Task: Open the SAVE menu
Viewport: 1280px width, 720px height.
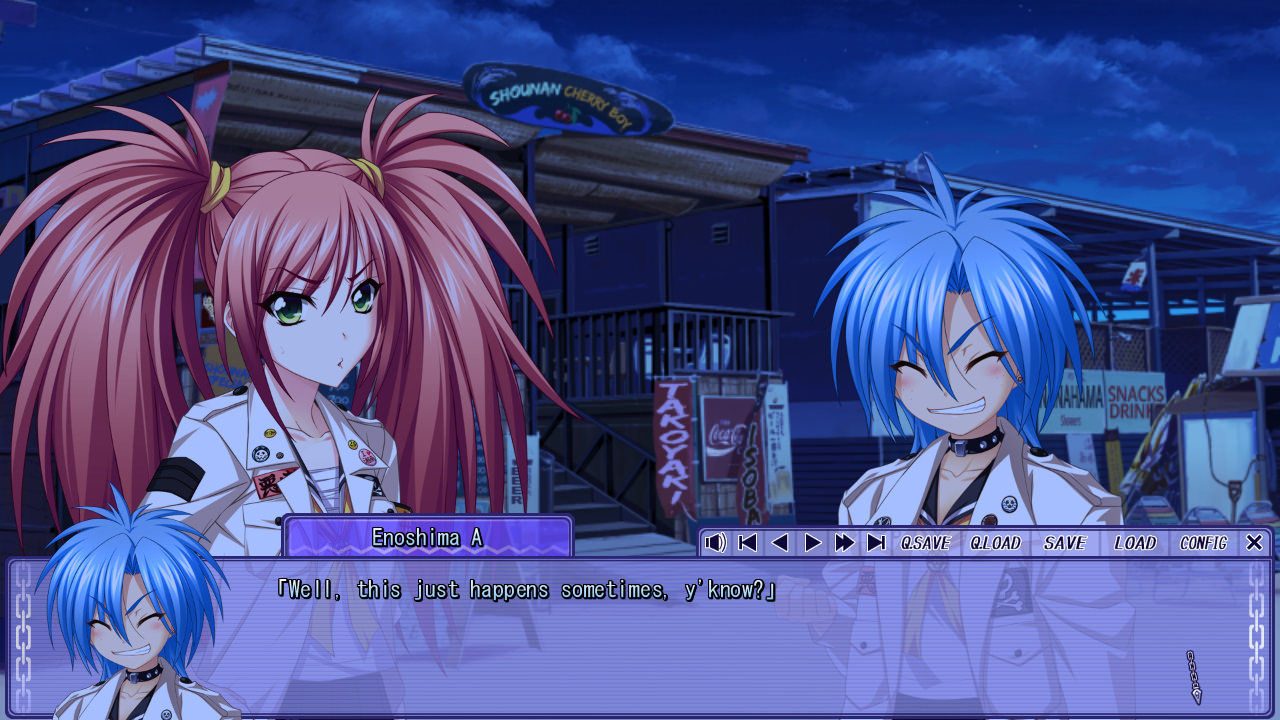Action: point(1064,543)
